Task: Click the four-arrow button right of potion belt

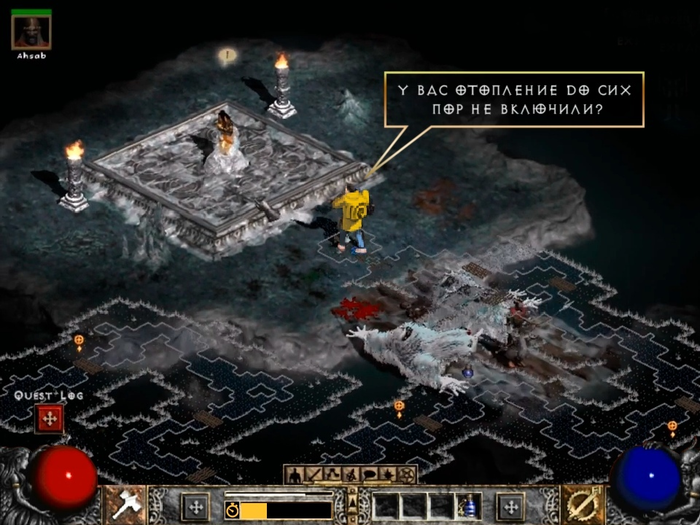Action: 510,505
